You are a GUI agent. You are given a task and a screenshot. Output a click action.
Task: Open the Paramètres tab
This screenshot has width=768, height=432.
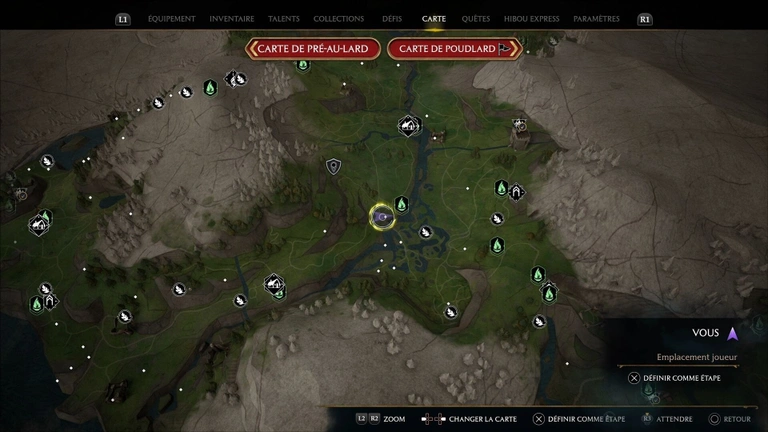tap(596, 19)
